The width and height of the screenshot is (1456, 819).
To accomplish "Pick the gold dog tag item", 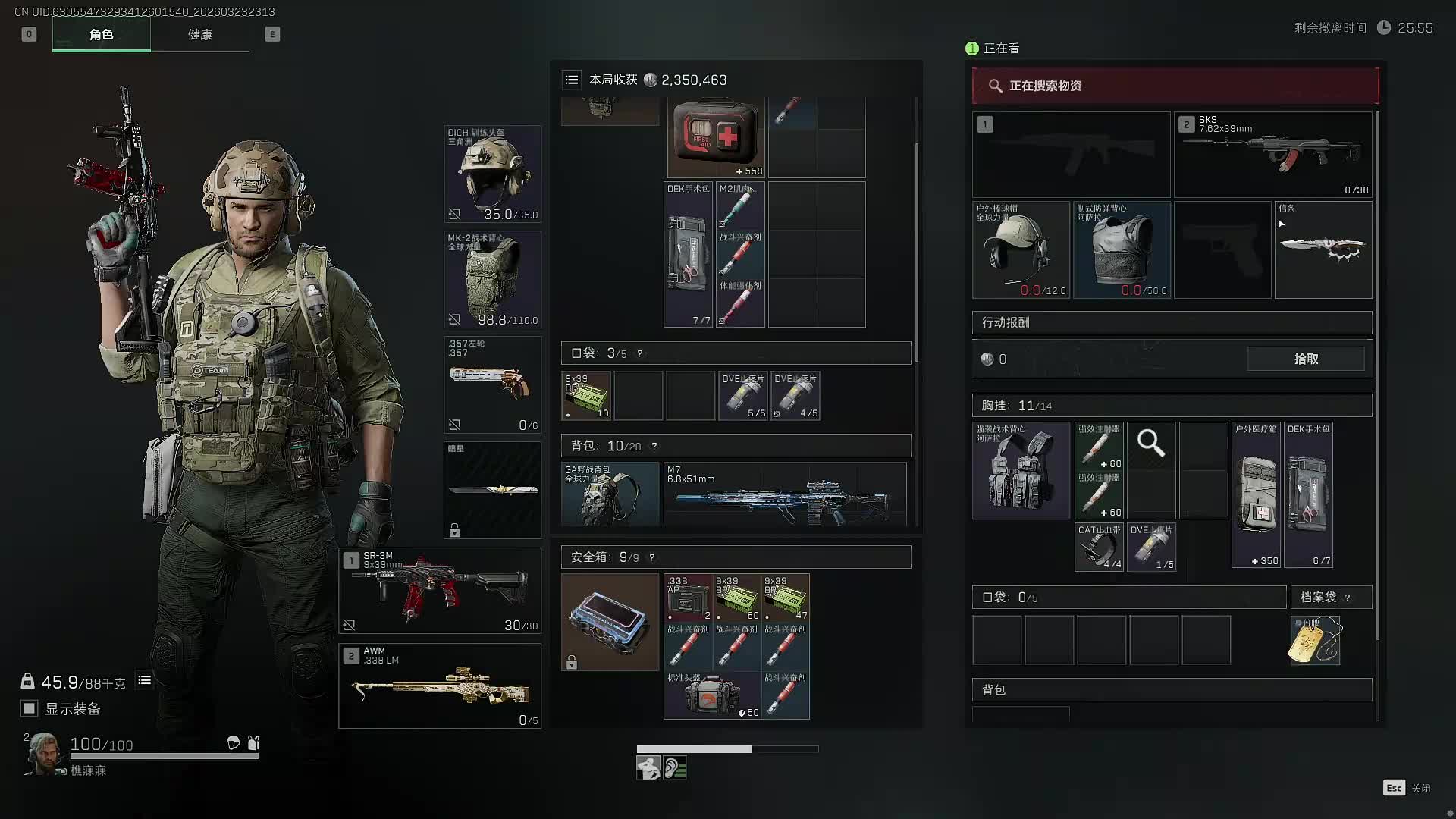I will pos(1314,641).
